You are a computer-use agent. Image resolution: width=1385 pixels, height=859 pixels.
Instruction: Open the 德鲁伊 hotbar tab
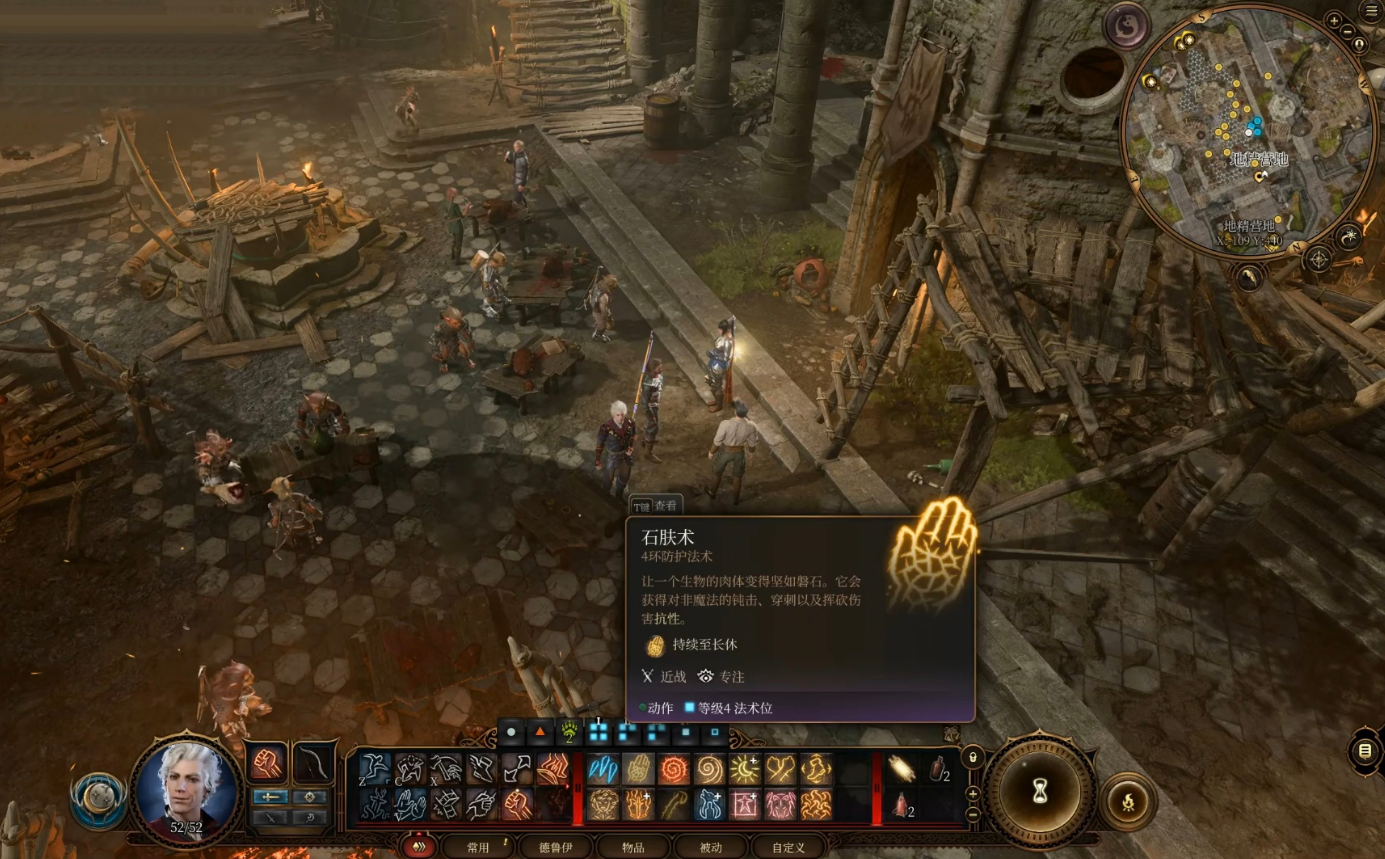[558, 847]
